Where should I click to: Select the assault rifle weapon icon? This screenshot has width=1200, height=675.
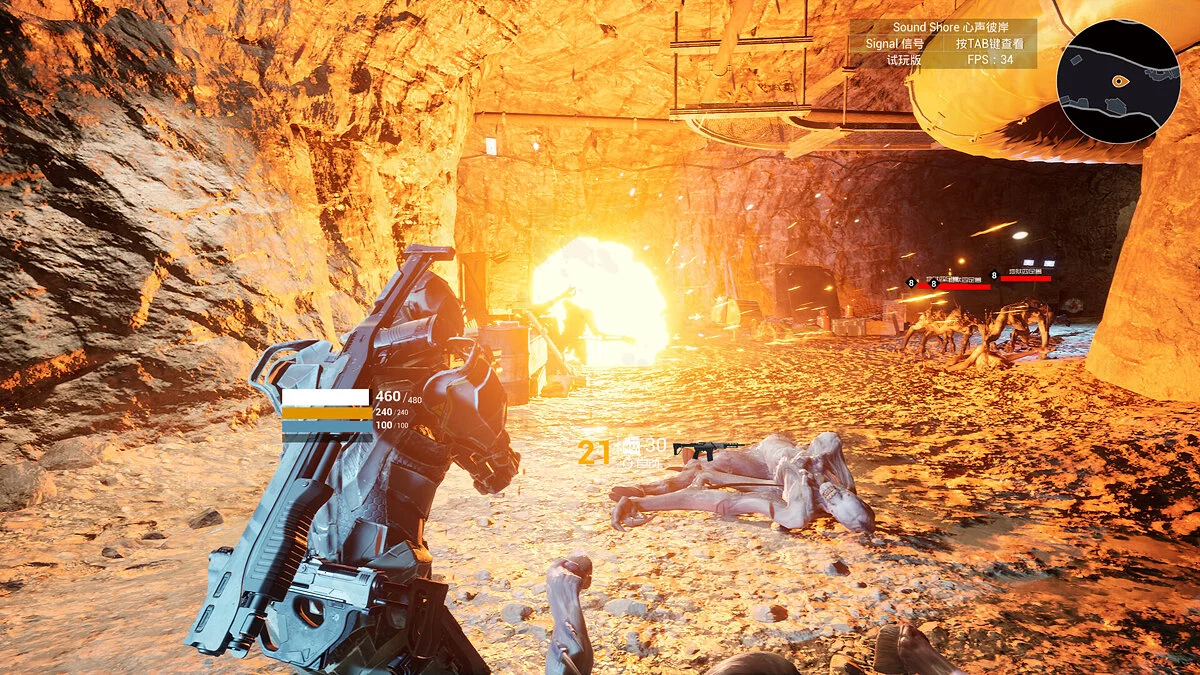coord(708,451)
